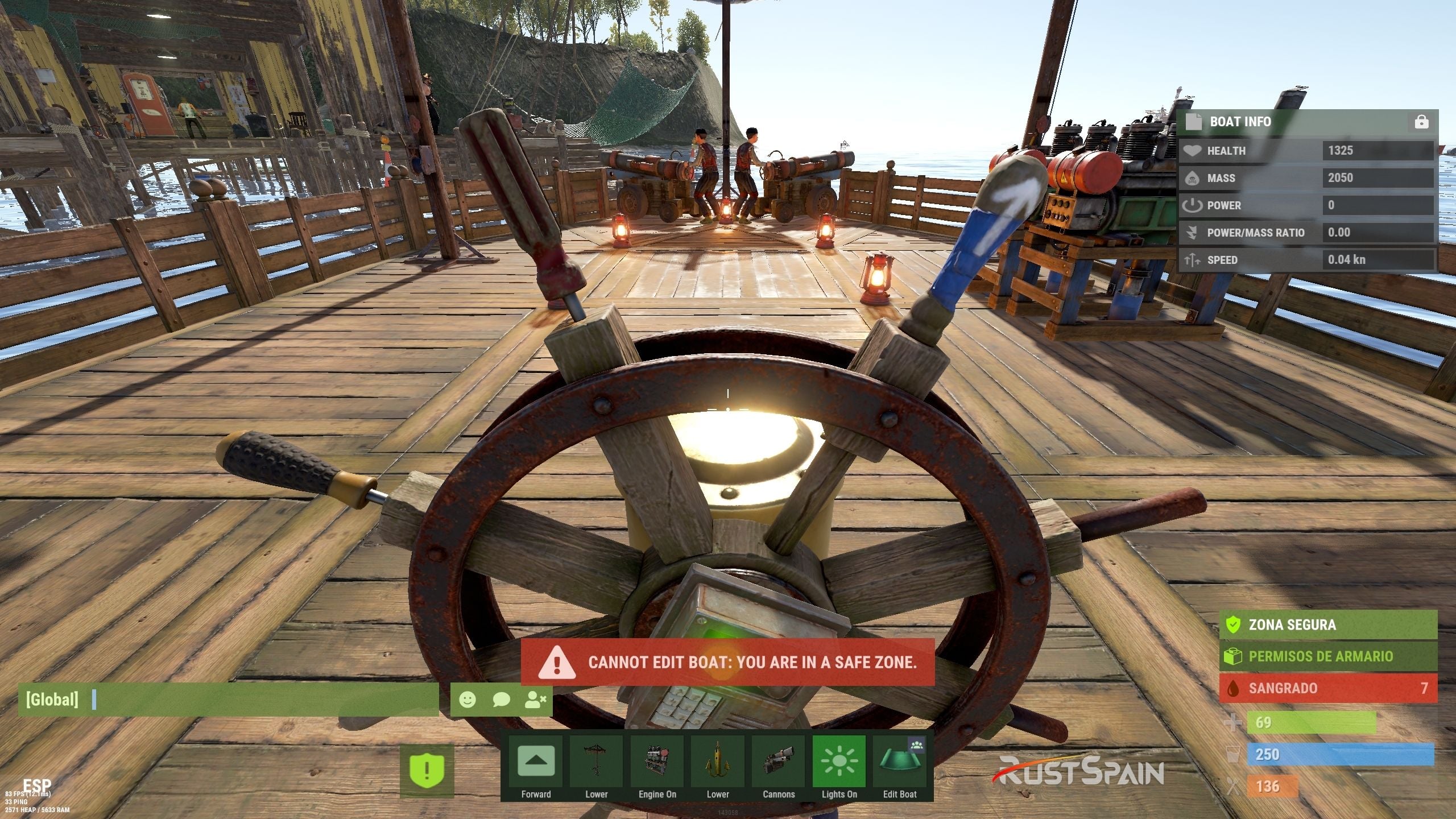Click the Zona Segura status indicator
1456x819 pixels.
pos(1327,624)
